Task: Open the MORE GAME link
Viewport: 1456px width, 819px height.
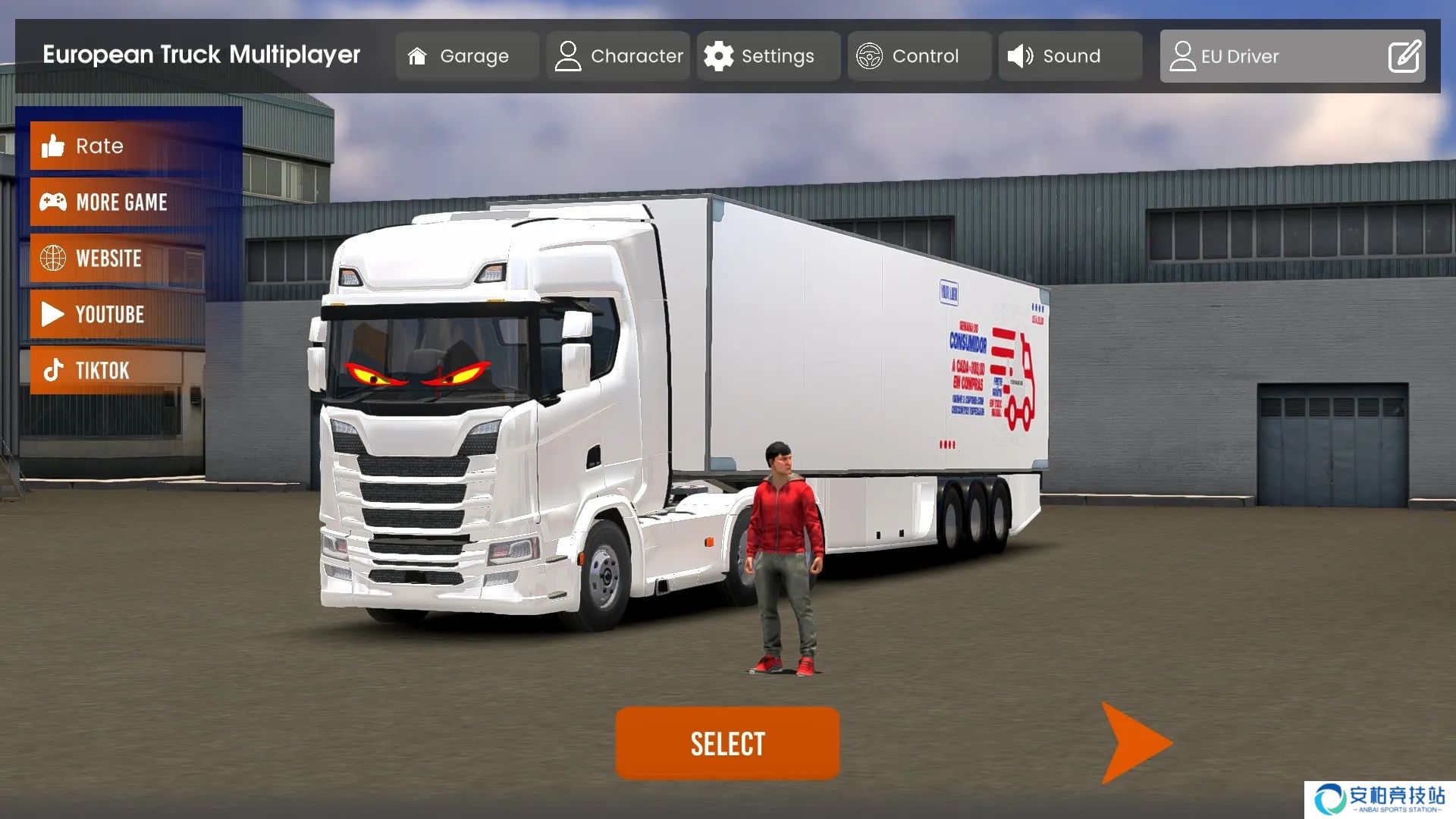Action: [x=118, y=202]
